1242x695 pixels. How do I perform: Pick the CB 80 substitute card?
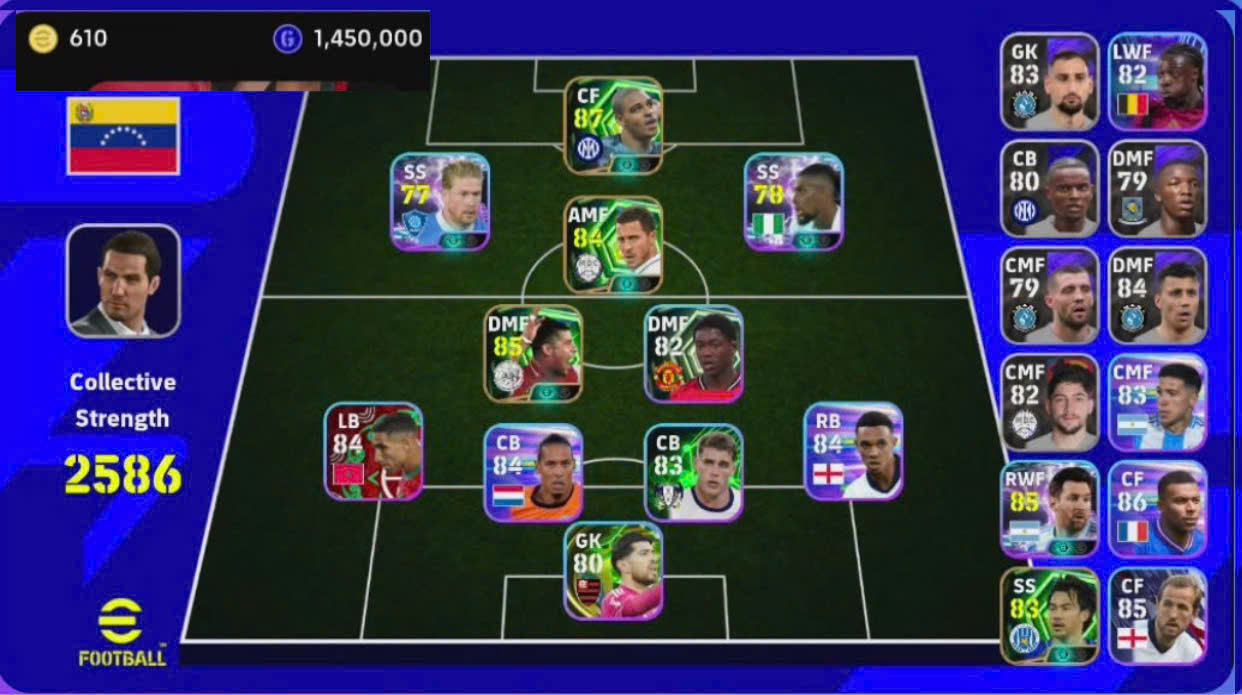1050,189
